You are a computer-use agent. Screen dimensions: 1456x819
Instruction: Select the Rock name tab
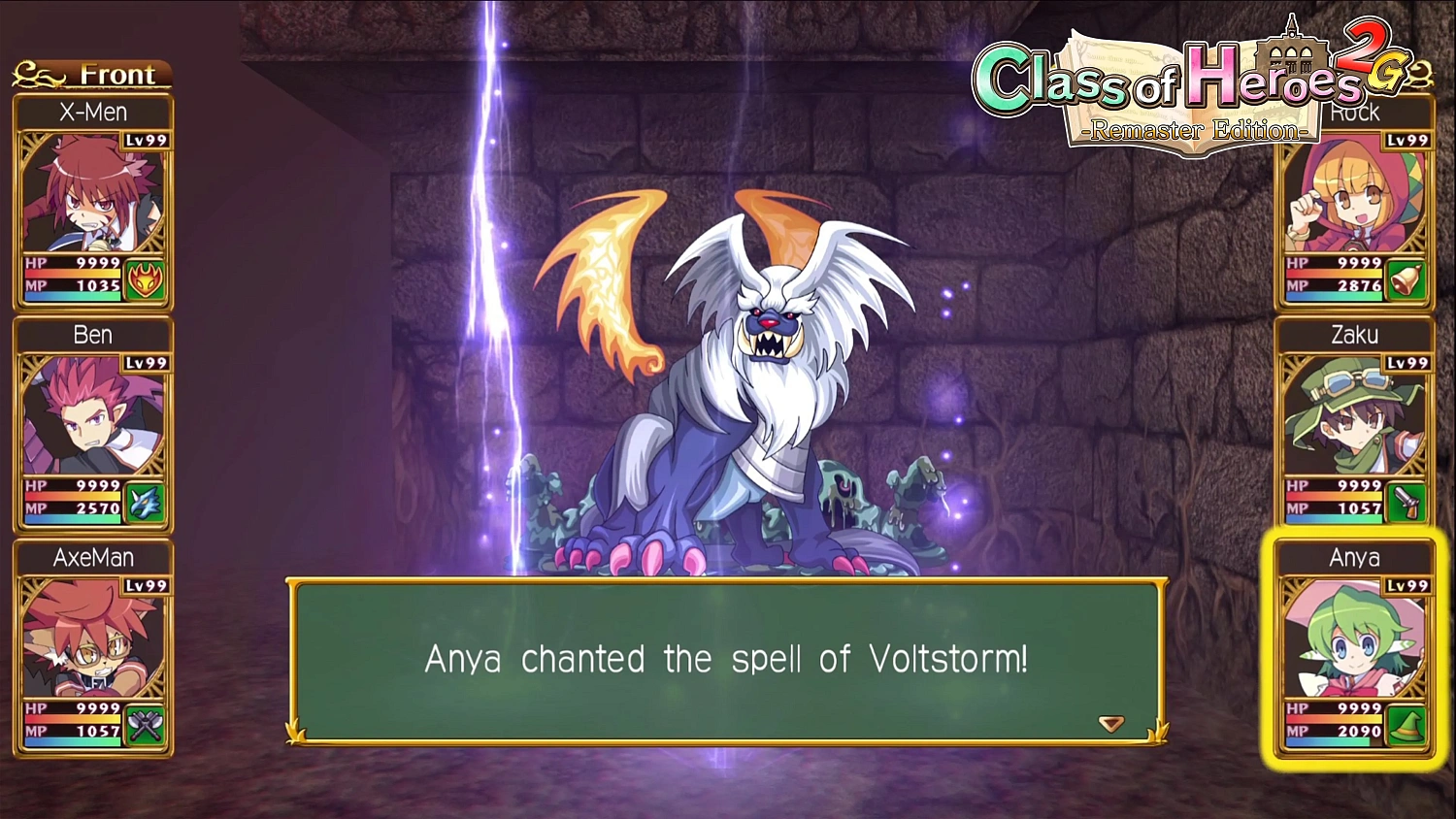(1355, 112)
